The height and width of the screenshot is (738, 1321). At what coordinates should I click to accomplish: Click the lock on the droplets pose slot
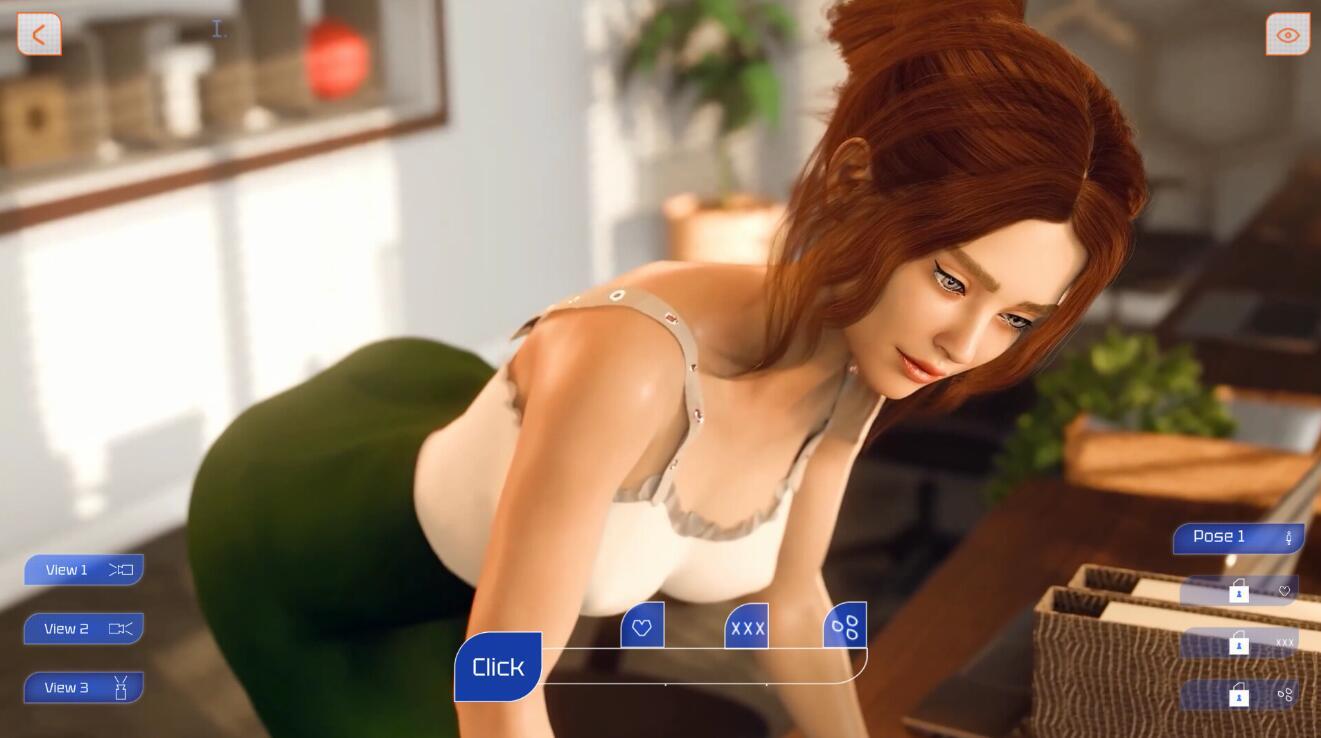pyautogui.click(x=1239, y=695)
